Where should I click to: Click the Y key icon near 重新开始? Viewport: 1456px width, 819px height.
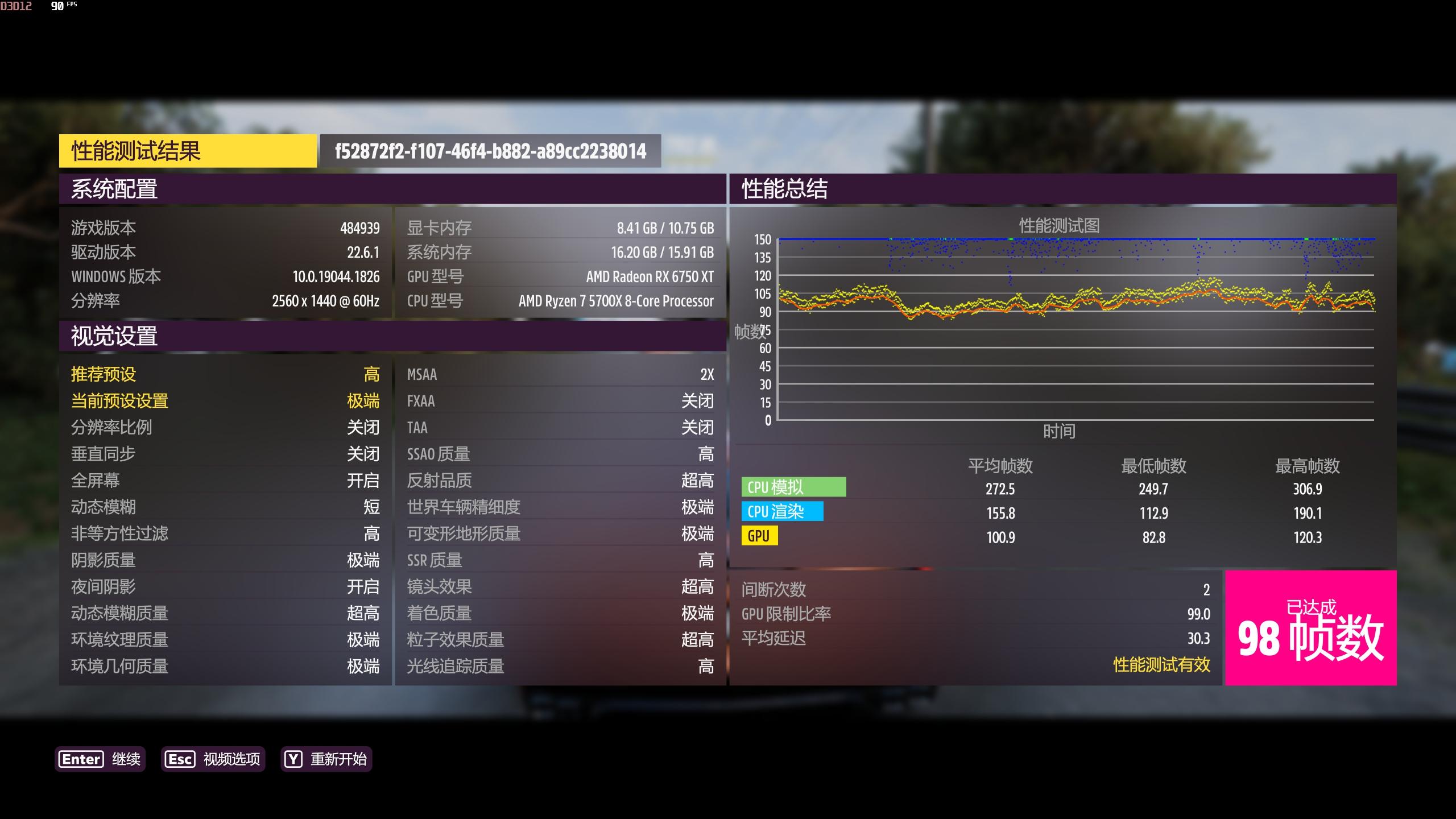pos(293,759)
